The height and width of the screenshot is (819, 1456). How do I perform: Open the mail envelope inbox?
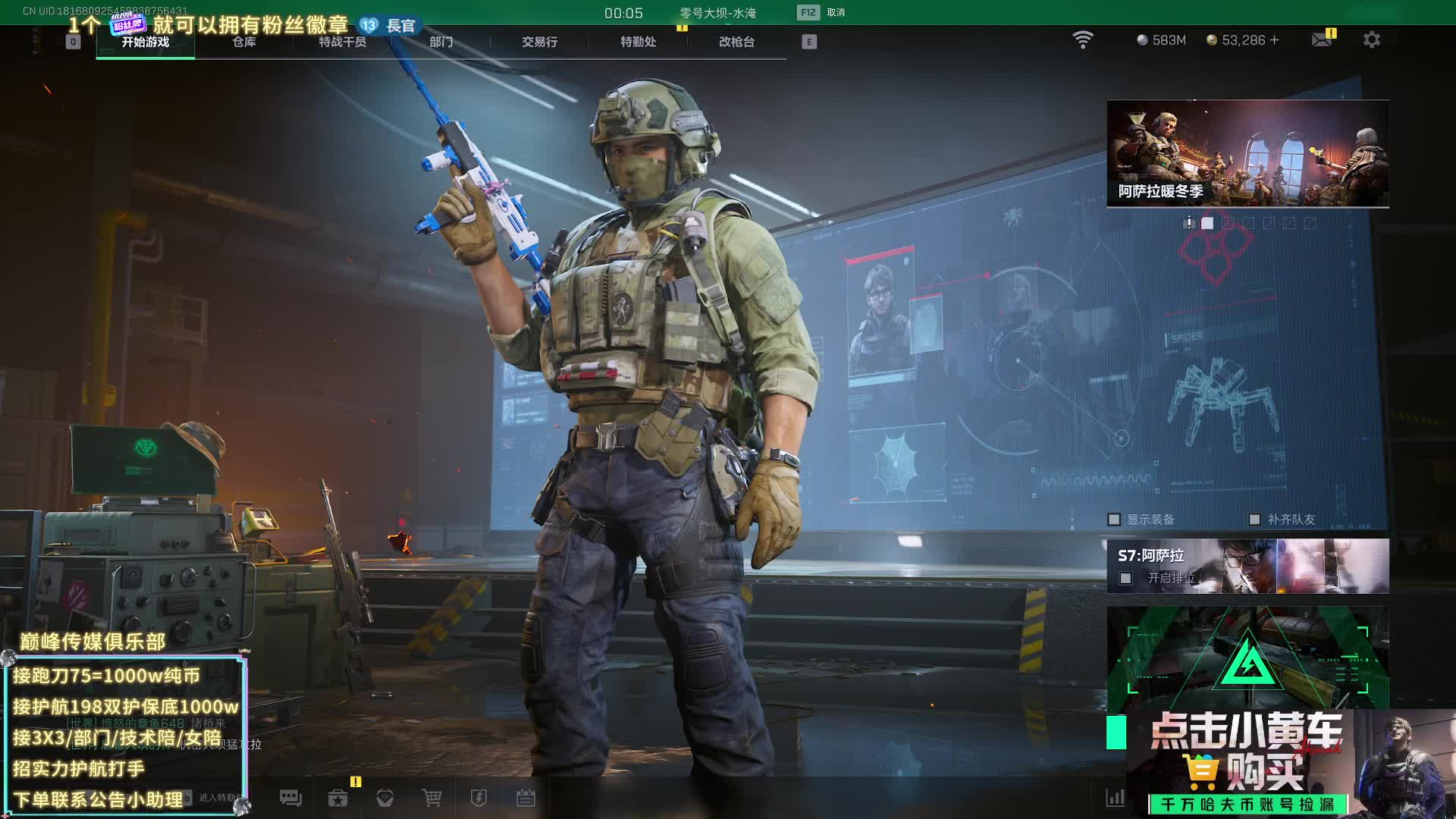click(x=1322, y=39)
